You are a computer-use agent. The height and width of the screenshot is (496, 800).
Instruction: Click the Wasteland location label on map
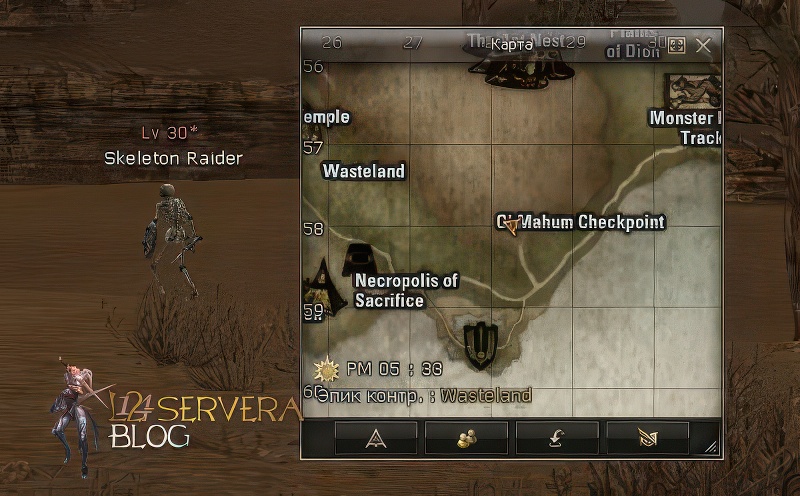(364, 171)
